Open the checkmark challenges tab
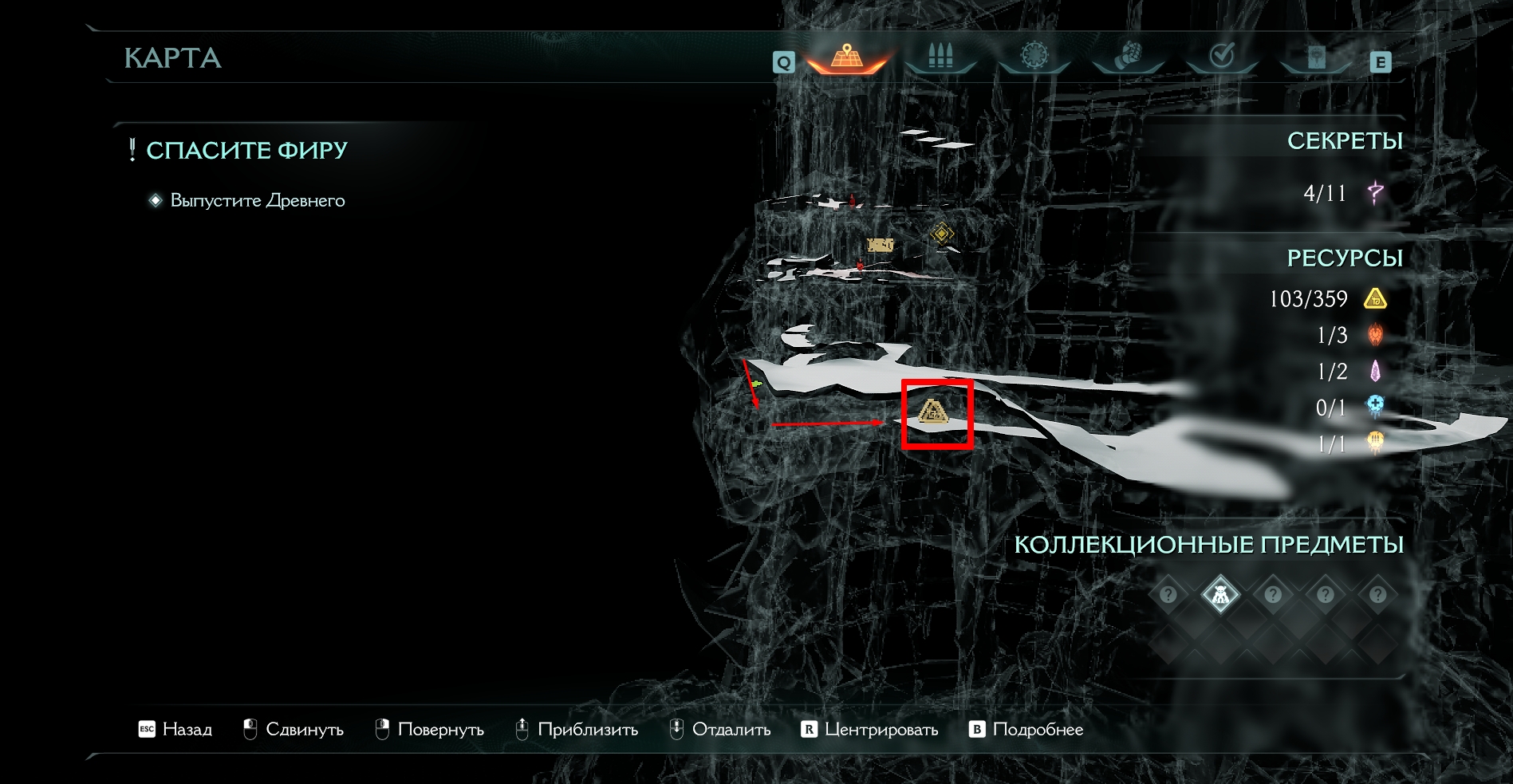Viewport: 1513px width, 784px height. [x=1221, y=57]
